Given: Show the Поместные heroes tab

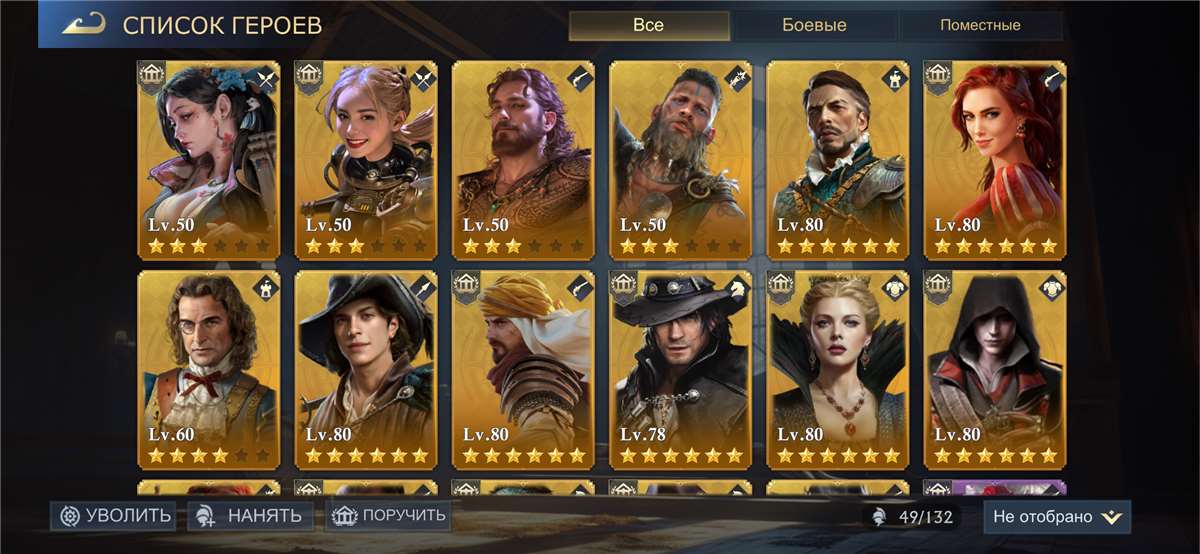Looking at the screenshot, I should coord(979,25).
